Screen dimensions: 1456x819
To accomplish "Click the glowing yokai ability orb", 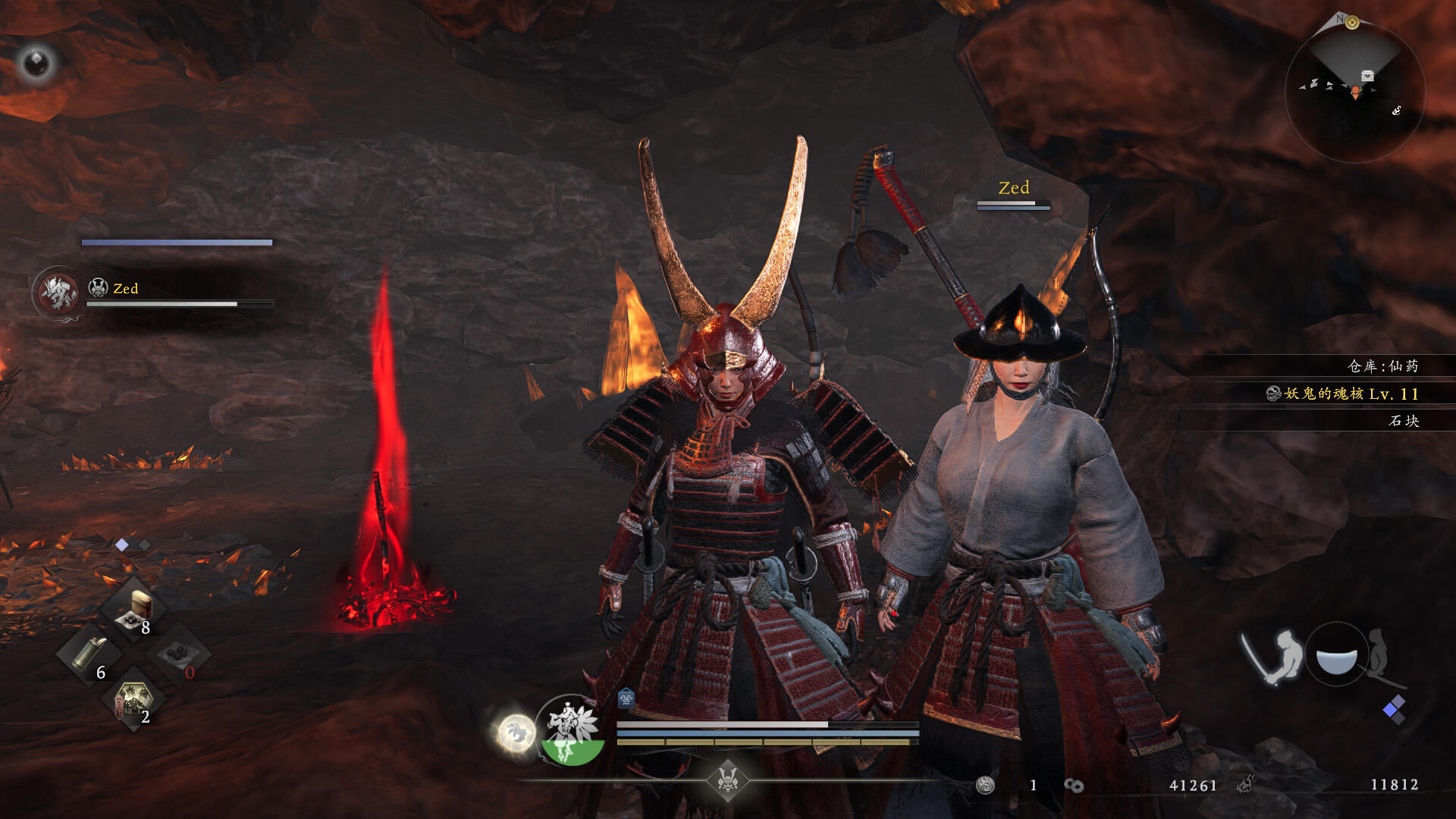I will click(x=516, y=733).
